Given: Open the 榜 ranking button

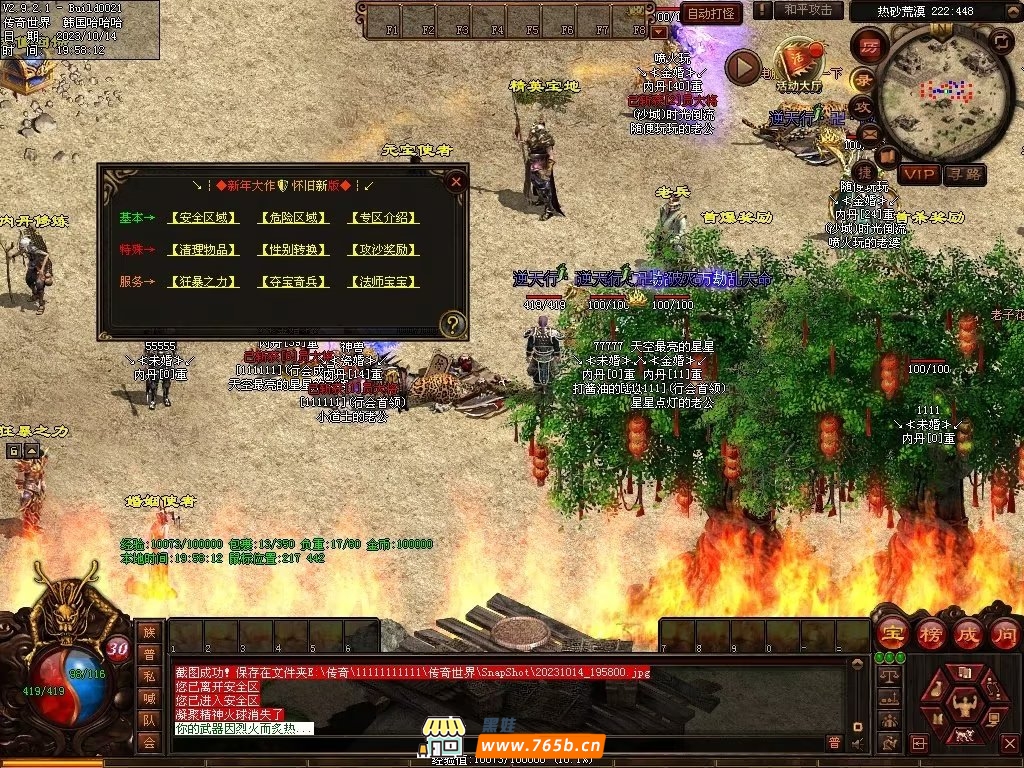Looking at the screenshot, I should (x=931, y=634).
